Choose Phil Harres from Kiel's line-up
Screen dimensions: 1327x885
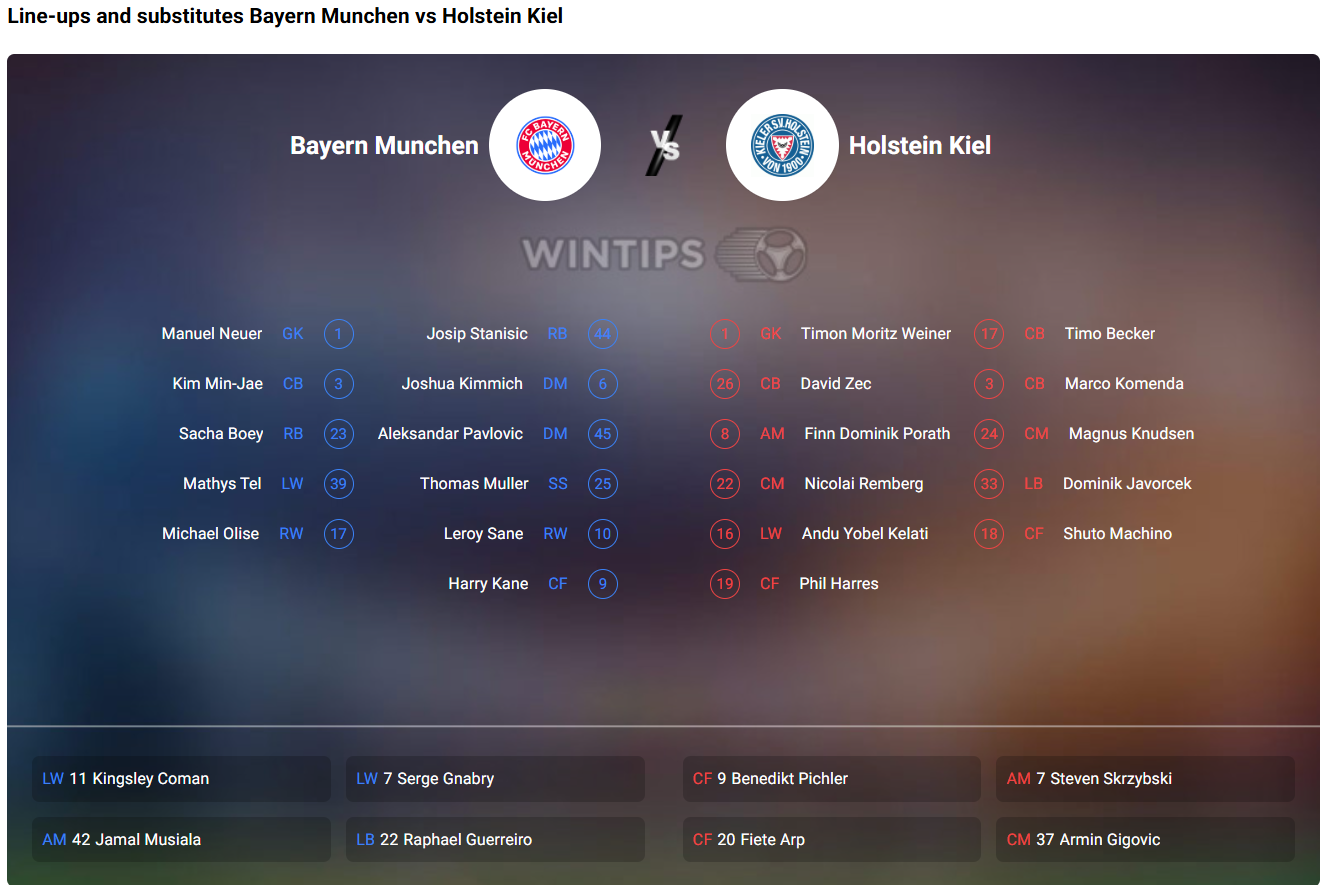click(839, 584)
